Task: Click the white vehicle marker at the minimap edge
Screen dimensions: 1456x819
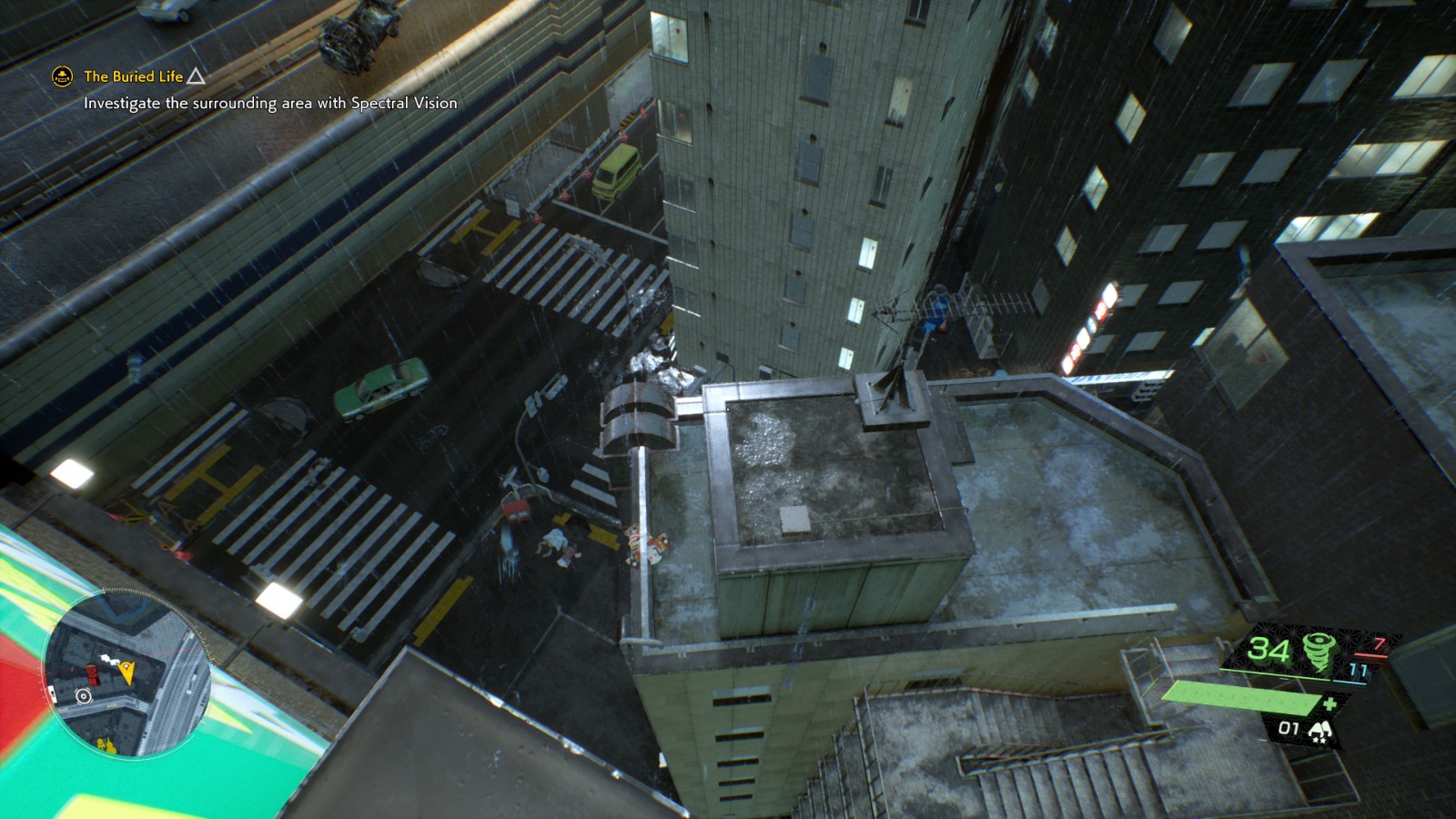Action: 52,693
